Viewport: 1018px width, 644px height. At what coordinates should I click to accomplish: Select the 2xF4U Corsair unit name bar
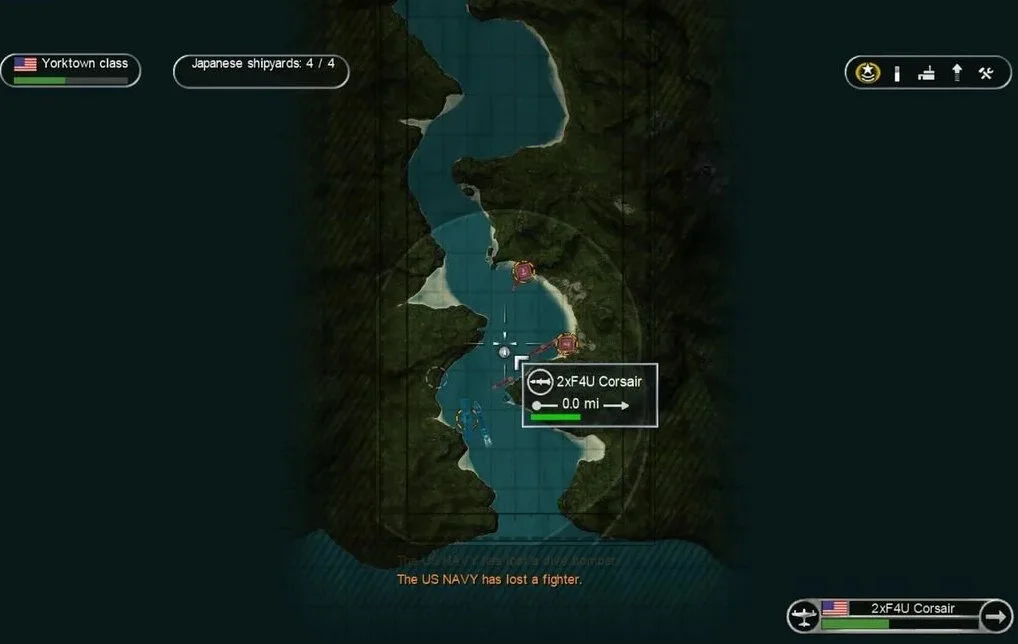[x=898, y=609]
